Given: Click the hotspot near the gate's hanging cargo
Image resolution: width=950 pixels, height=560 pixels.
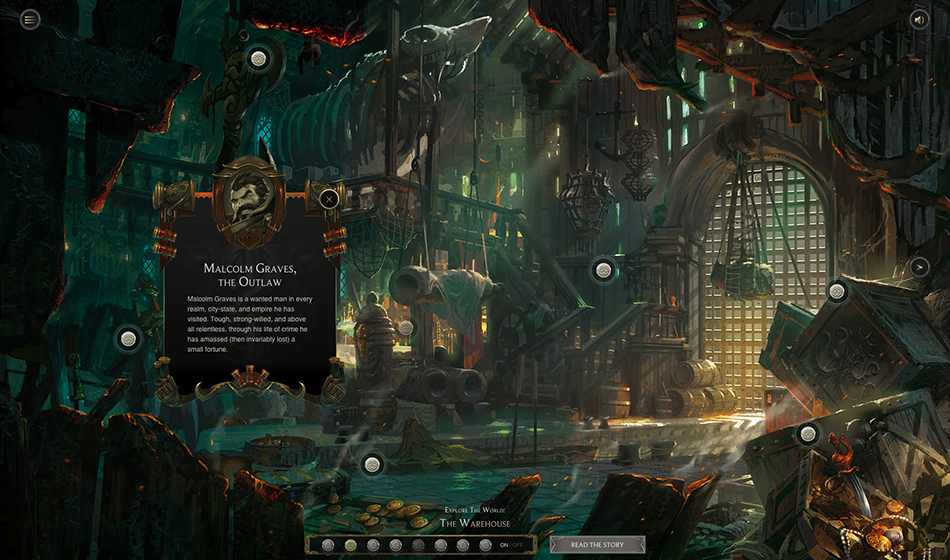Looking at the screenshot, I should 837,291.
